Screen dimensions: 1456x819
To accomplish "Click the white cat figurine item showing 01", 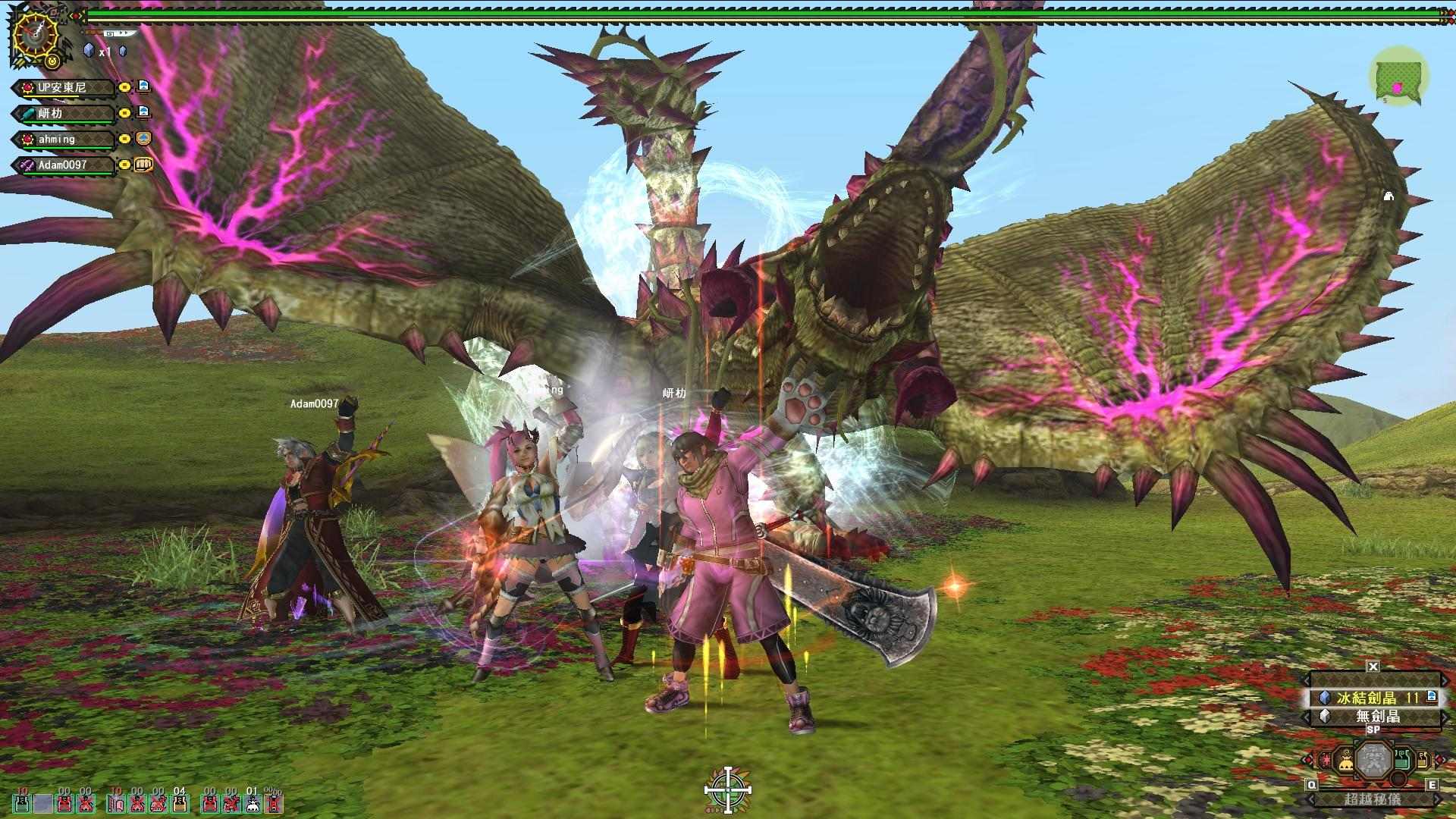I will 251,804.
